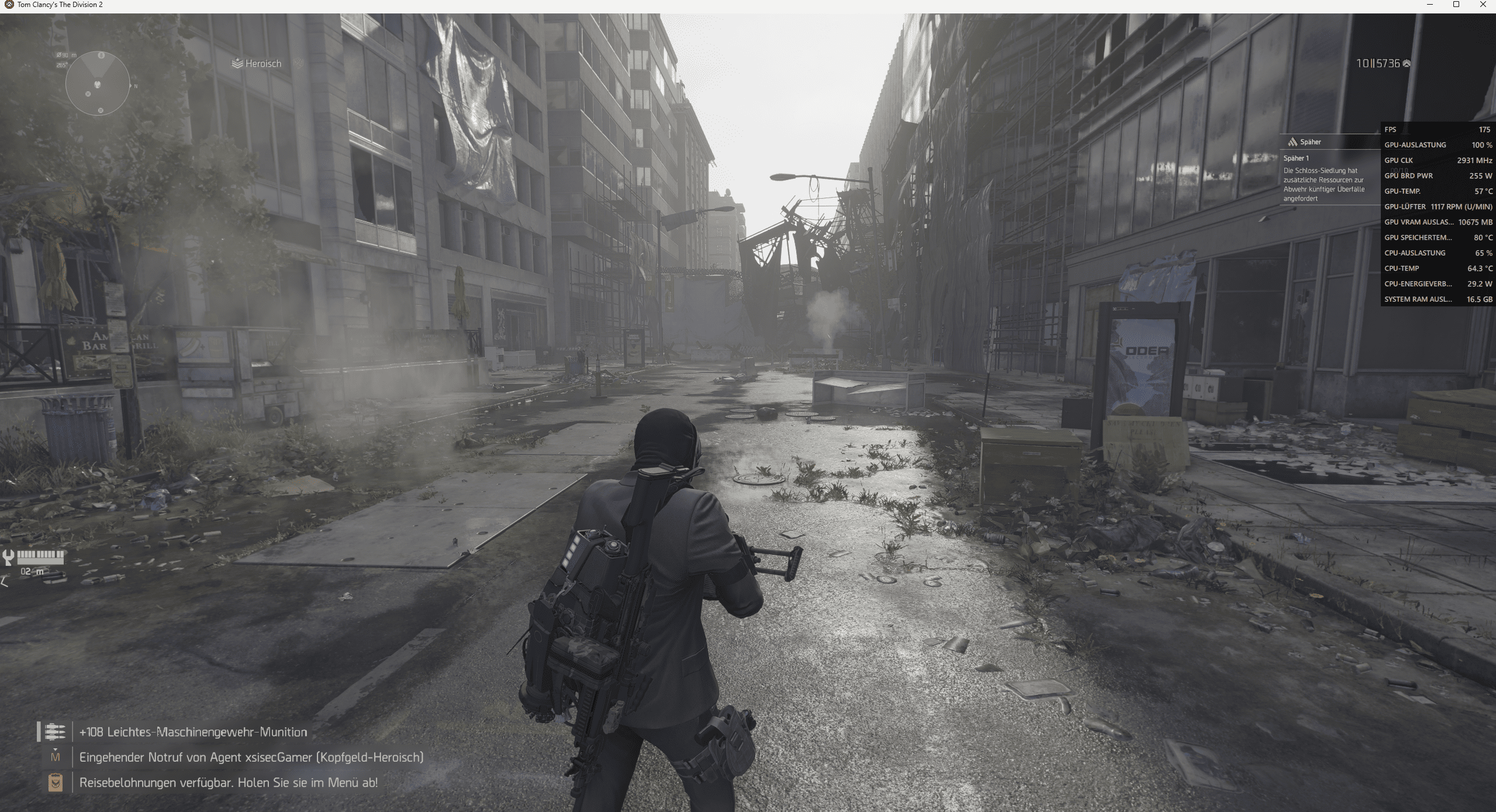The width and height of the screenshot is (1496, 812).
Task: Open the Späher objective tracker
Action: click(x=1310, y=142)
